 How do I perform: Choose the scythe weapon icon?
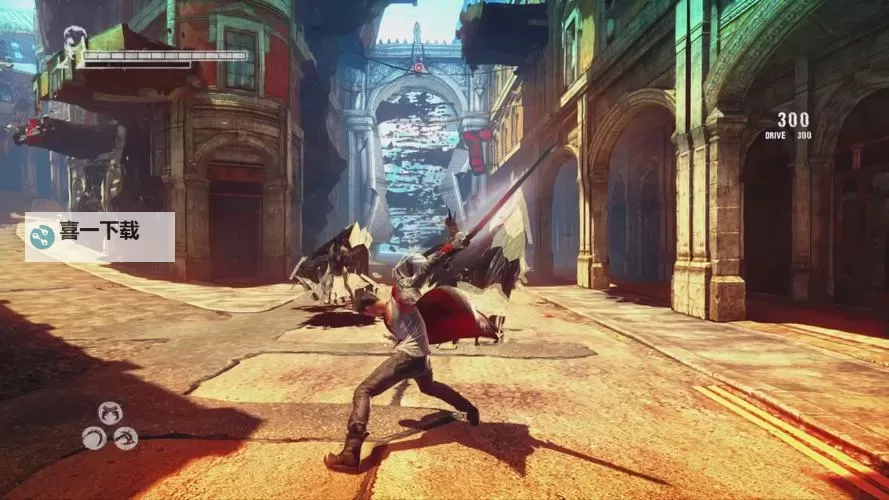(x=94, y=438)
